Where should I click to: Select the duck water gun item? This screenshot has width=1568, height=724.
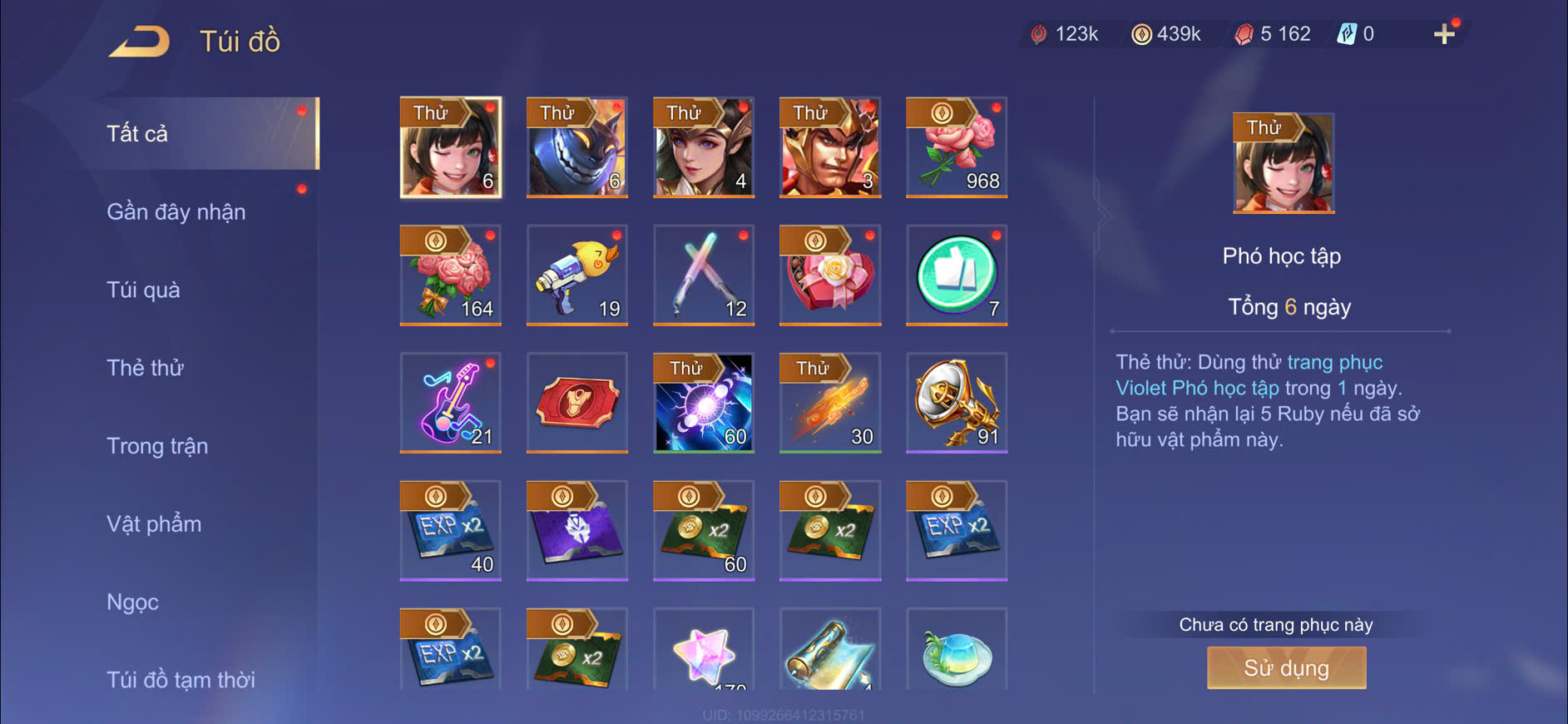pos(576,275)
